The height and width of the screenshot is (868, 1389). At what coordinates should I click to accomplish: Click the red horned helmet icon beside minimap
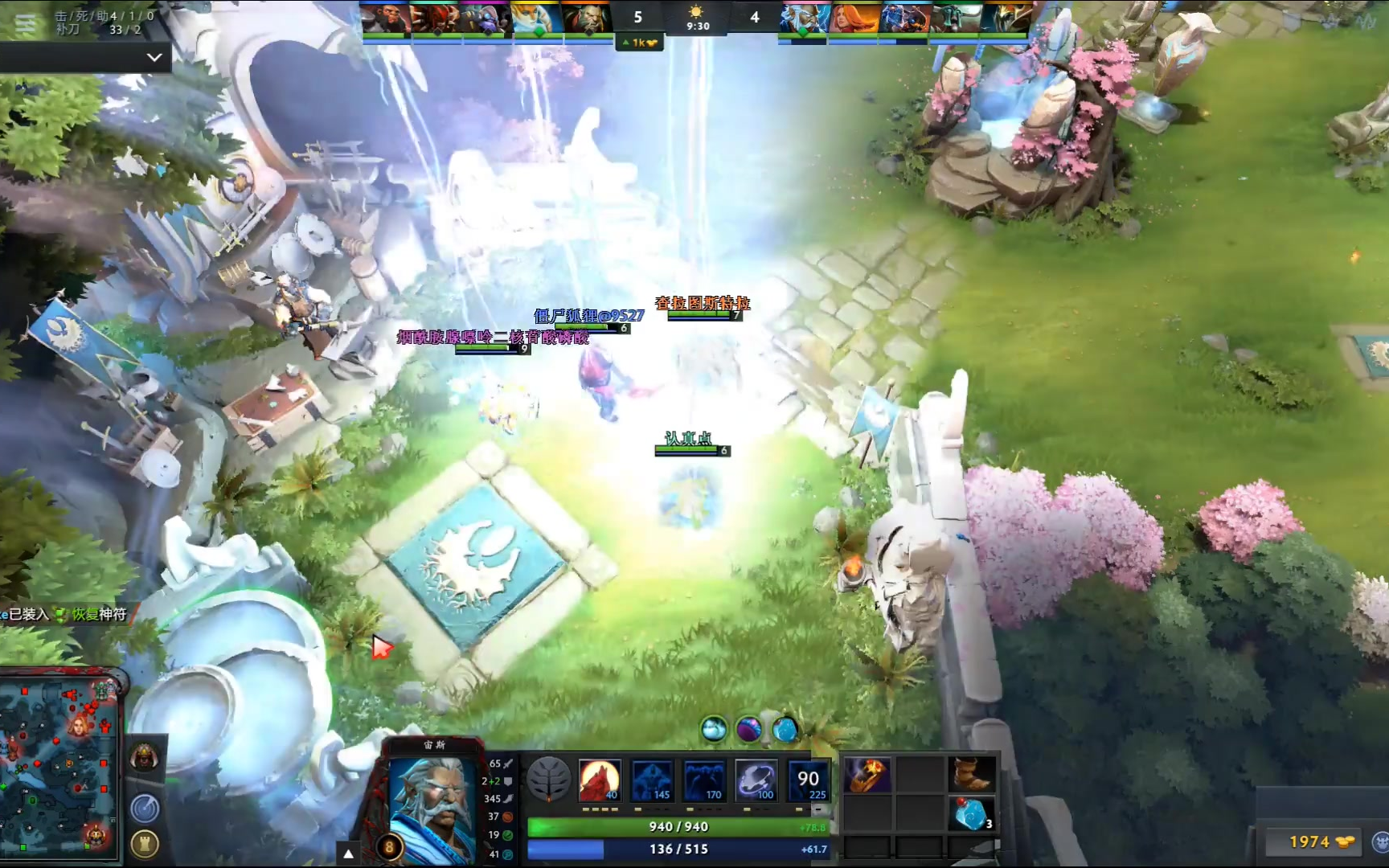point(145,758)
